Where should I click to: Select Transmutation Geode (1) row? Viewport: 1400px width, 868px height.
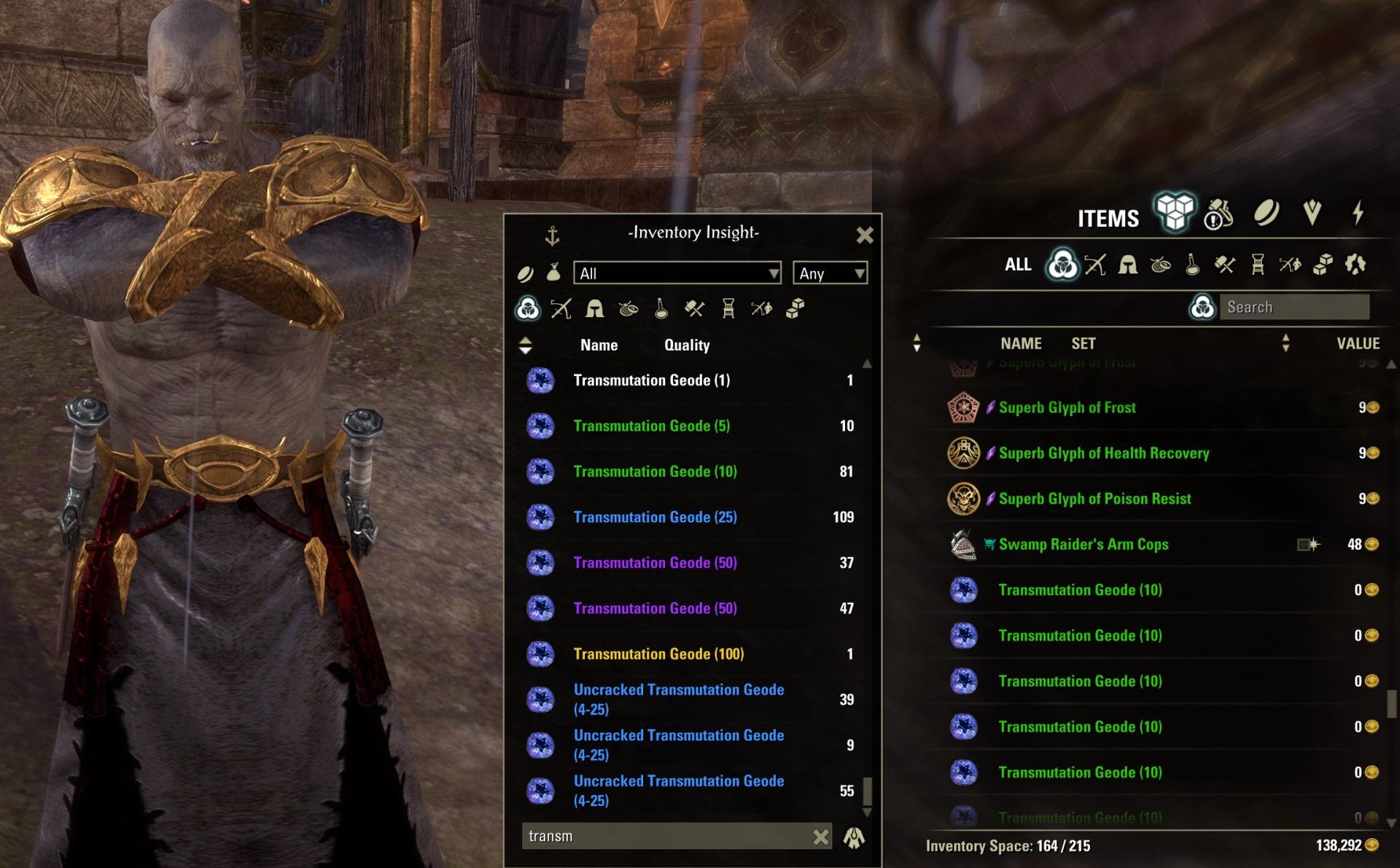point(651,380)
